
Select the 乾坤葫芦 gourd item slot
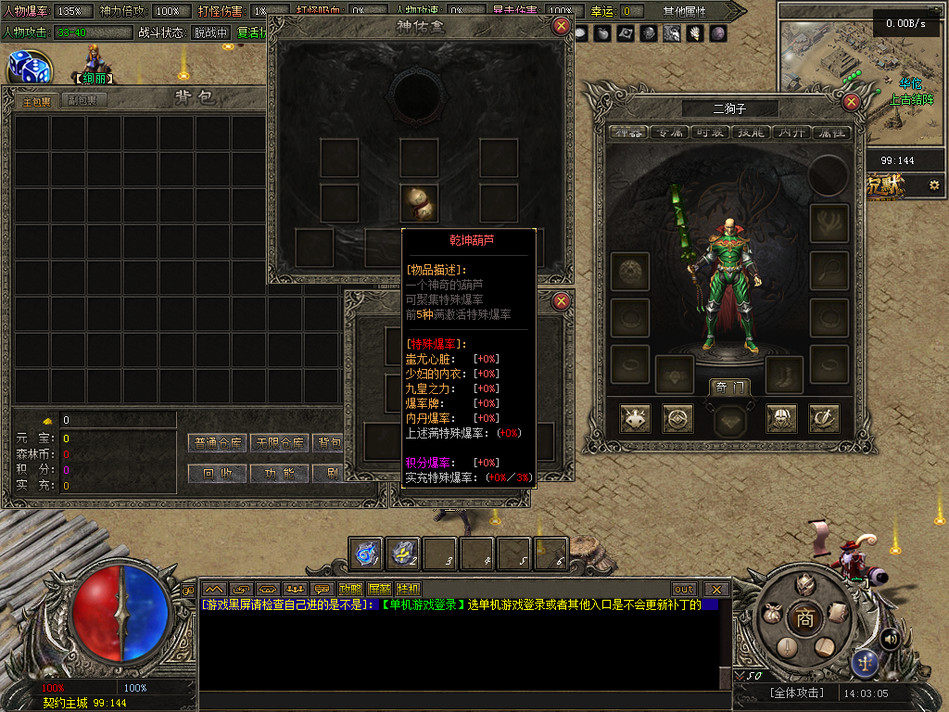[x=419, y=203]
